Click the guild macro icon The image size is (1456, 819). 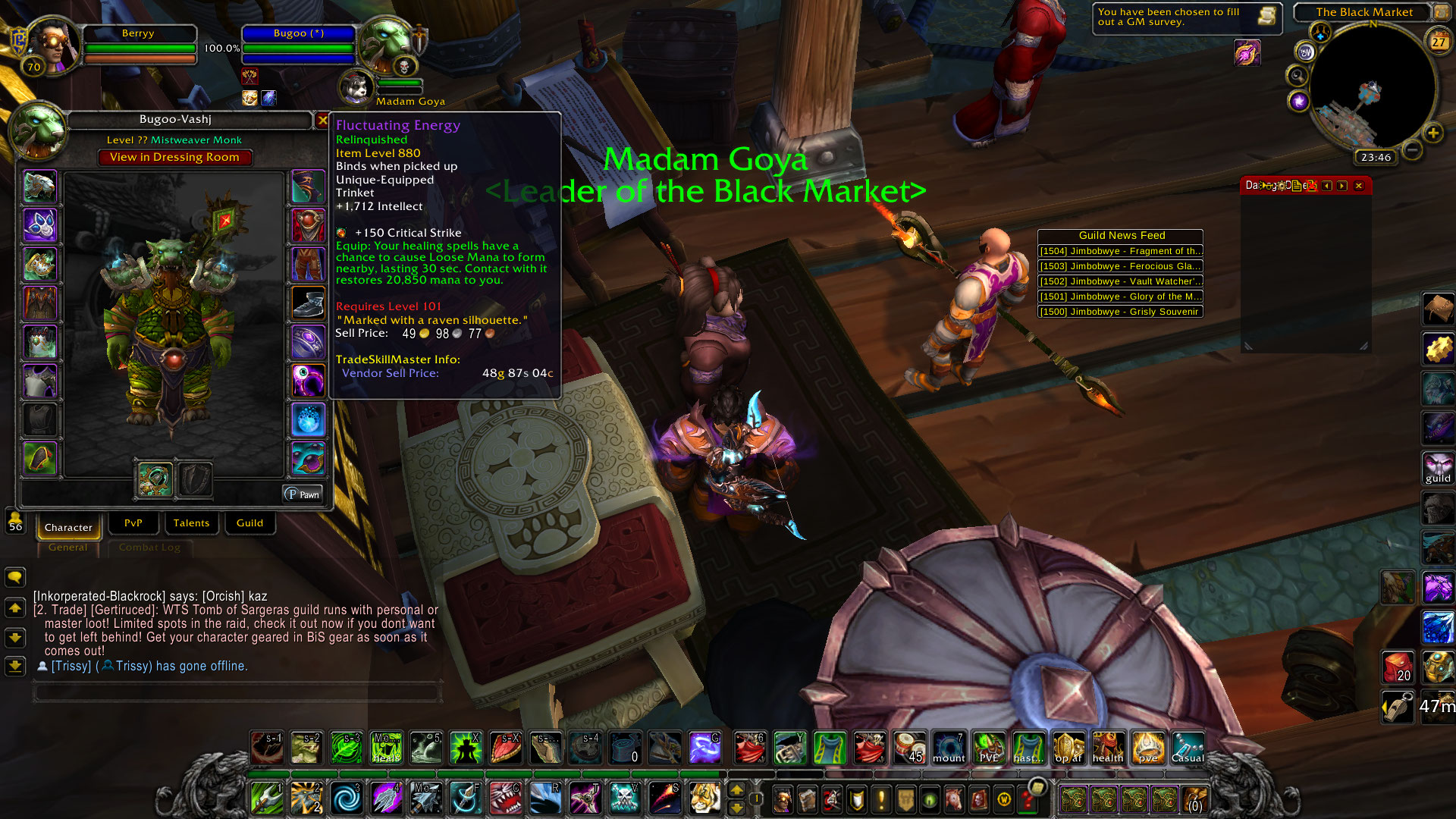pos(1438,468)
